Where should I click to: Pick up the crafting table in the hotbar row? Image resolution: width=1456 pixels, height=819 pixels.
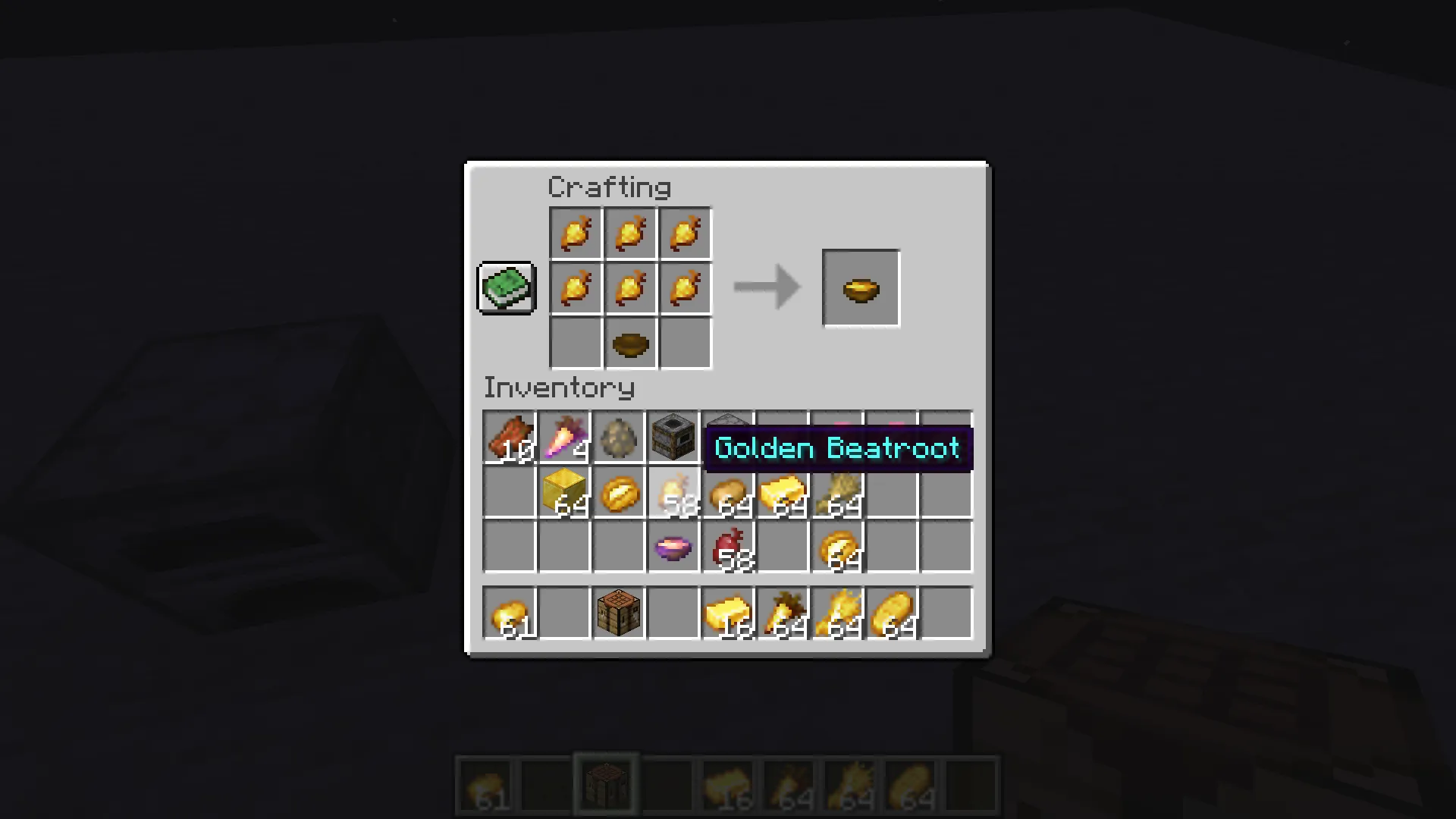[x=618, y=614]
